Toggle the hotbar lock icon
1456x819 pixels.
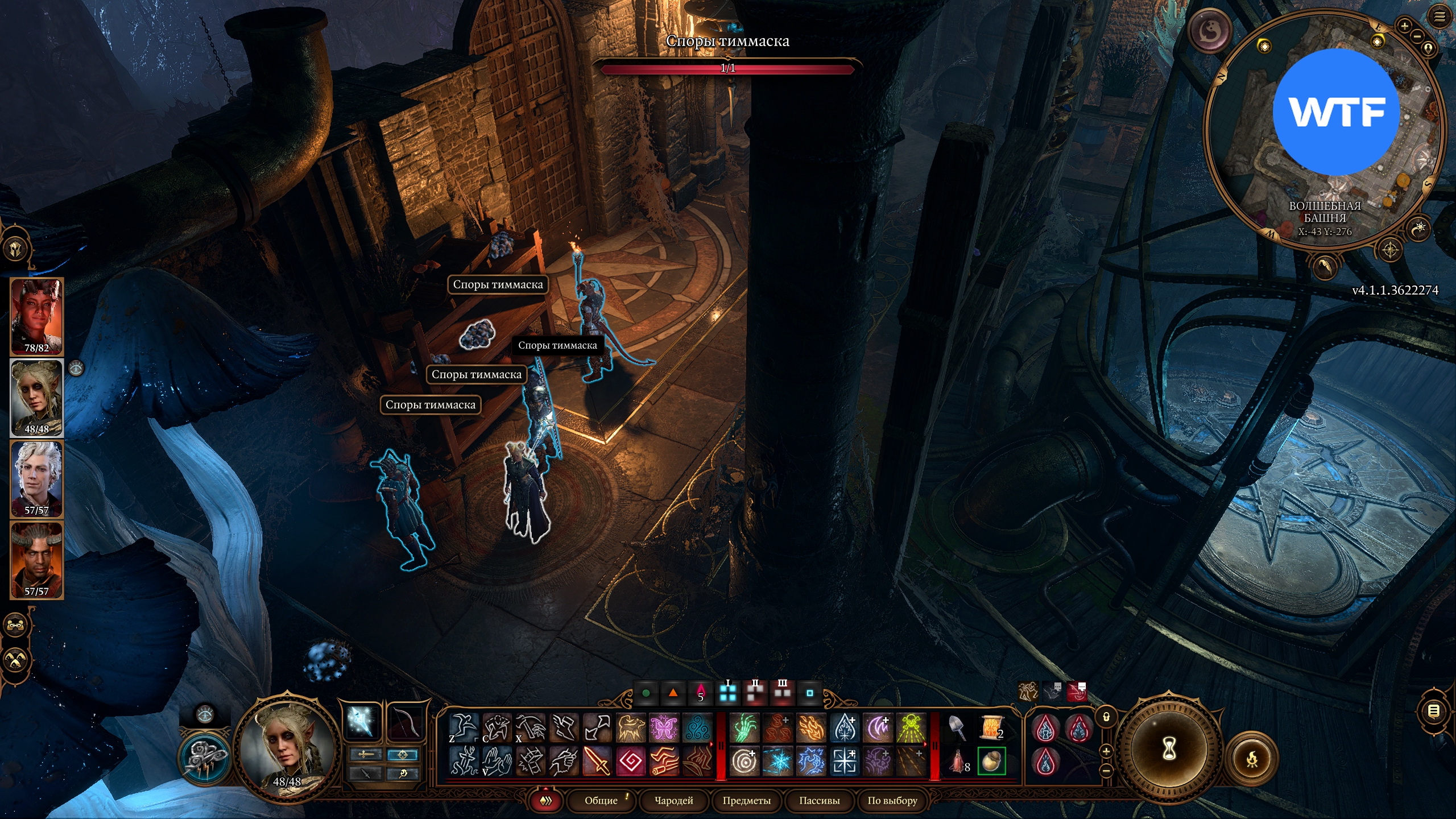pos(1106,717)
